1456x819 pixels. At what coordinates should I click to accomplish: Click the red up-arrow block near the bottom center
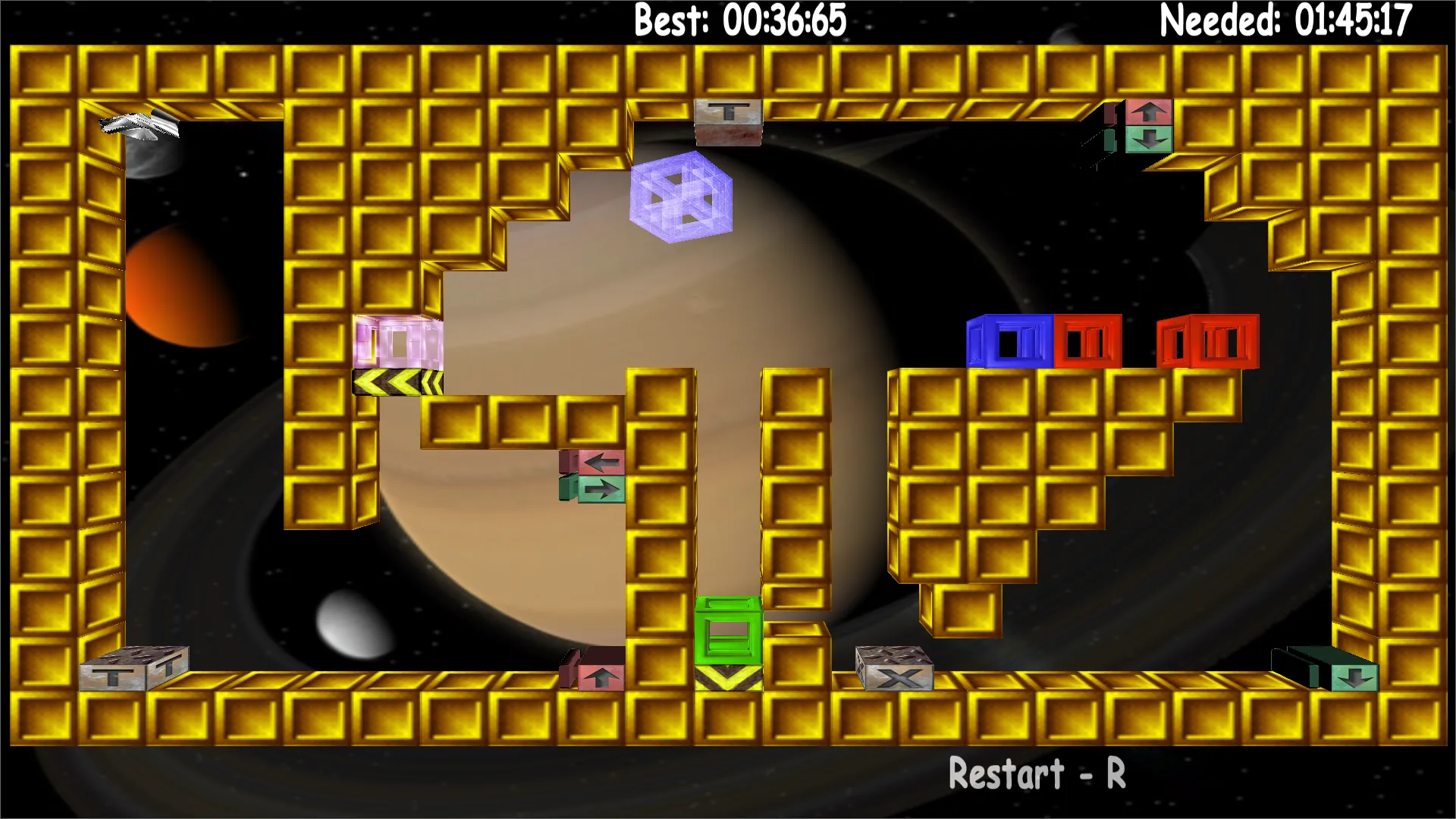(600, 677)
